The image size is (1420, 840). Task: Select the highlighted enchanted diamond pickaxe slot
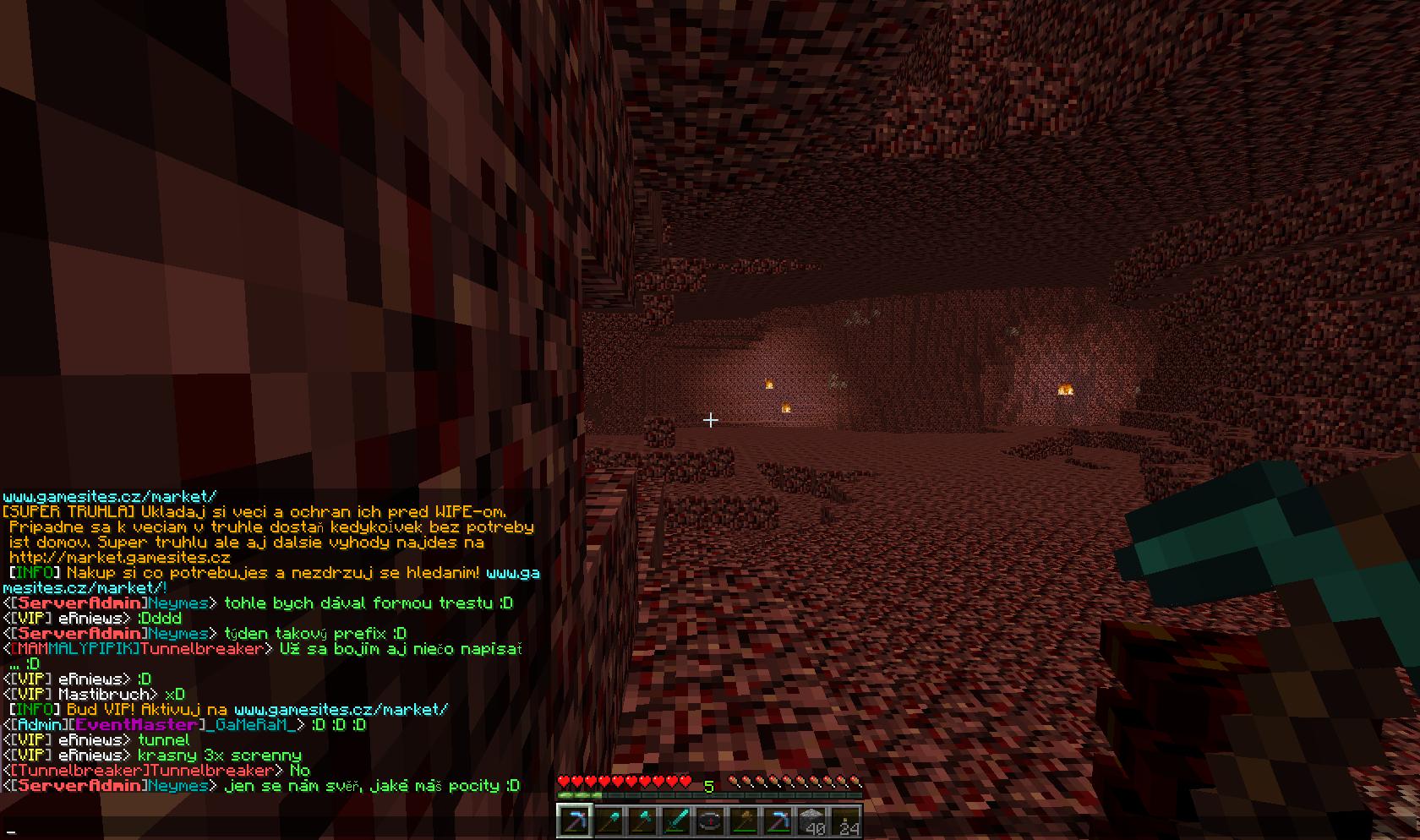point(575,821)
